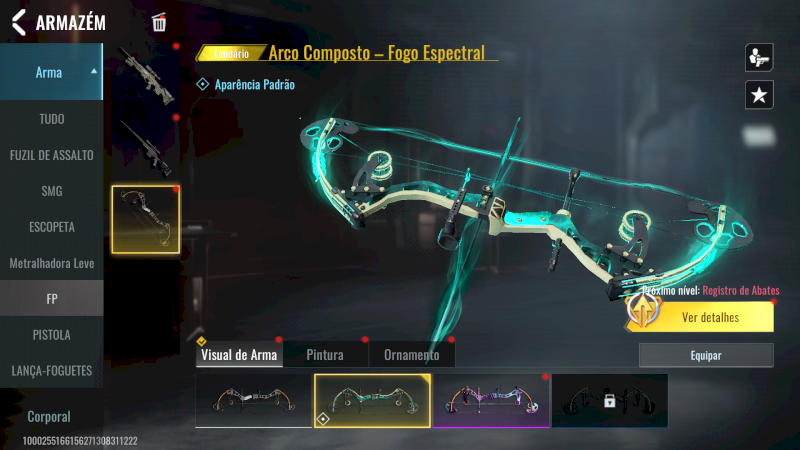Open Ver detalhes for next level
Screen dimensions: 800x450
tap(710, 318)
